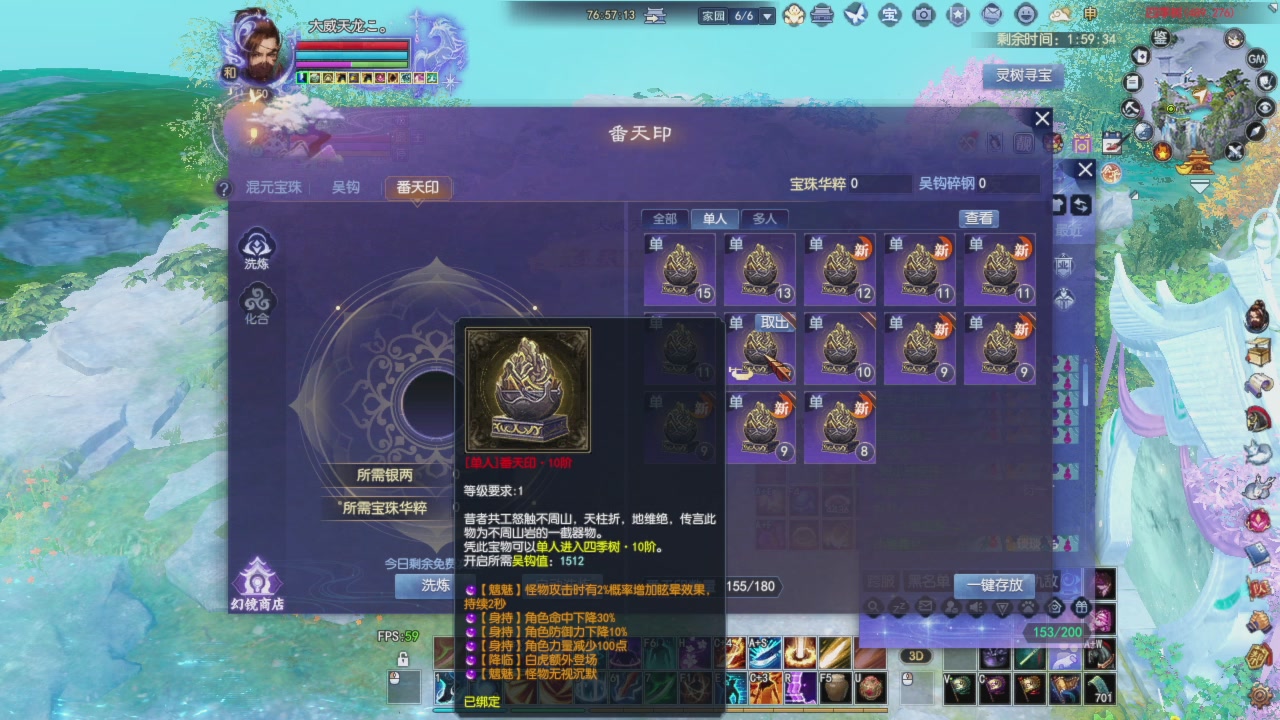Switch to the 吴钩 tab
Viewport: 1280px width, 720px height.
click(344, 186)
